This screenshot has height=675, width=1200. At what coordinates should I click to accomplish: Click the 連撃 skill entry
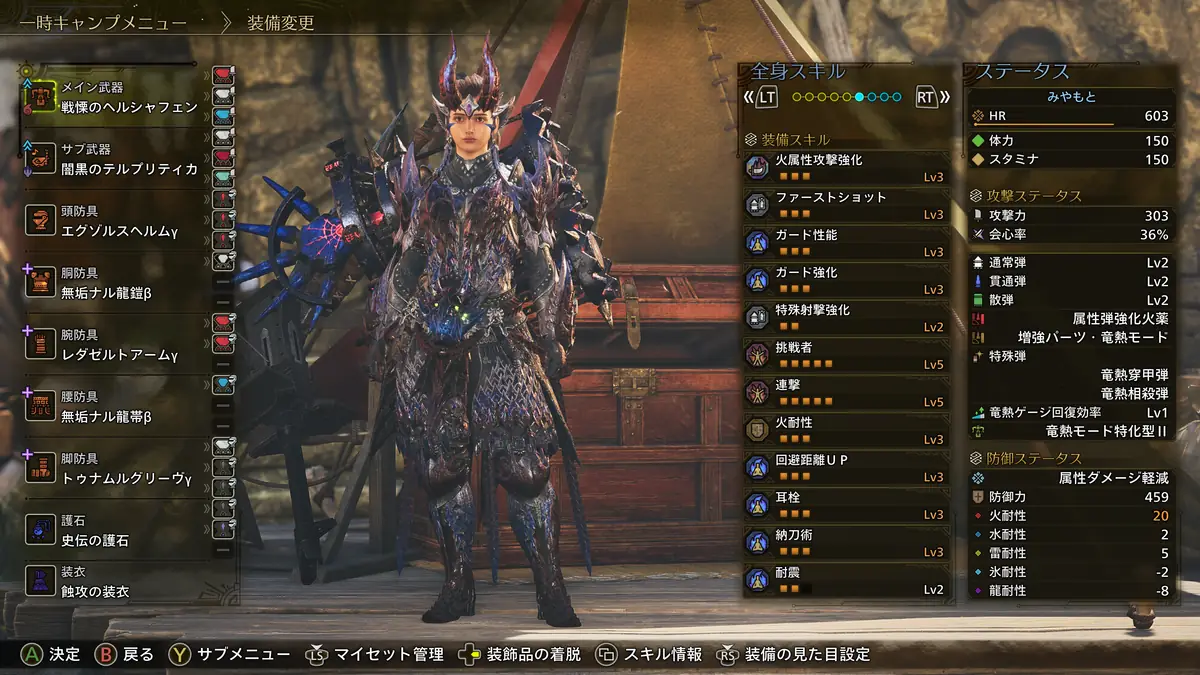pos(846,393)
